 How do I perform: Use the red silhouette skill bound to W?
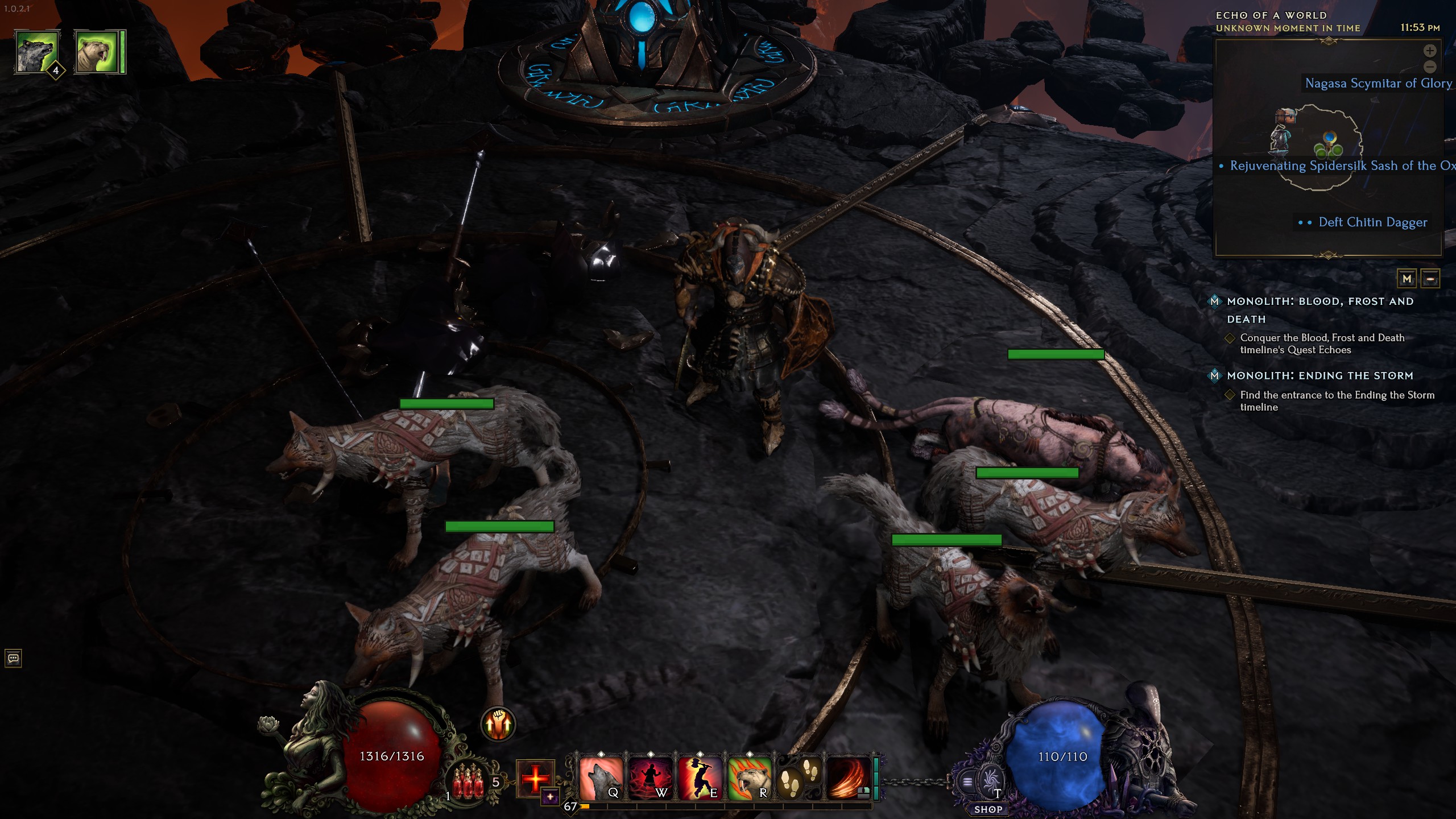[650, 779]
